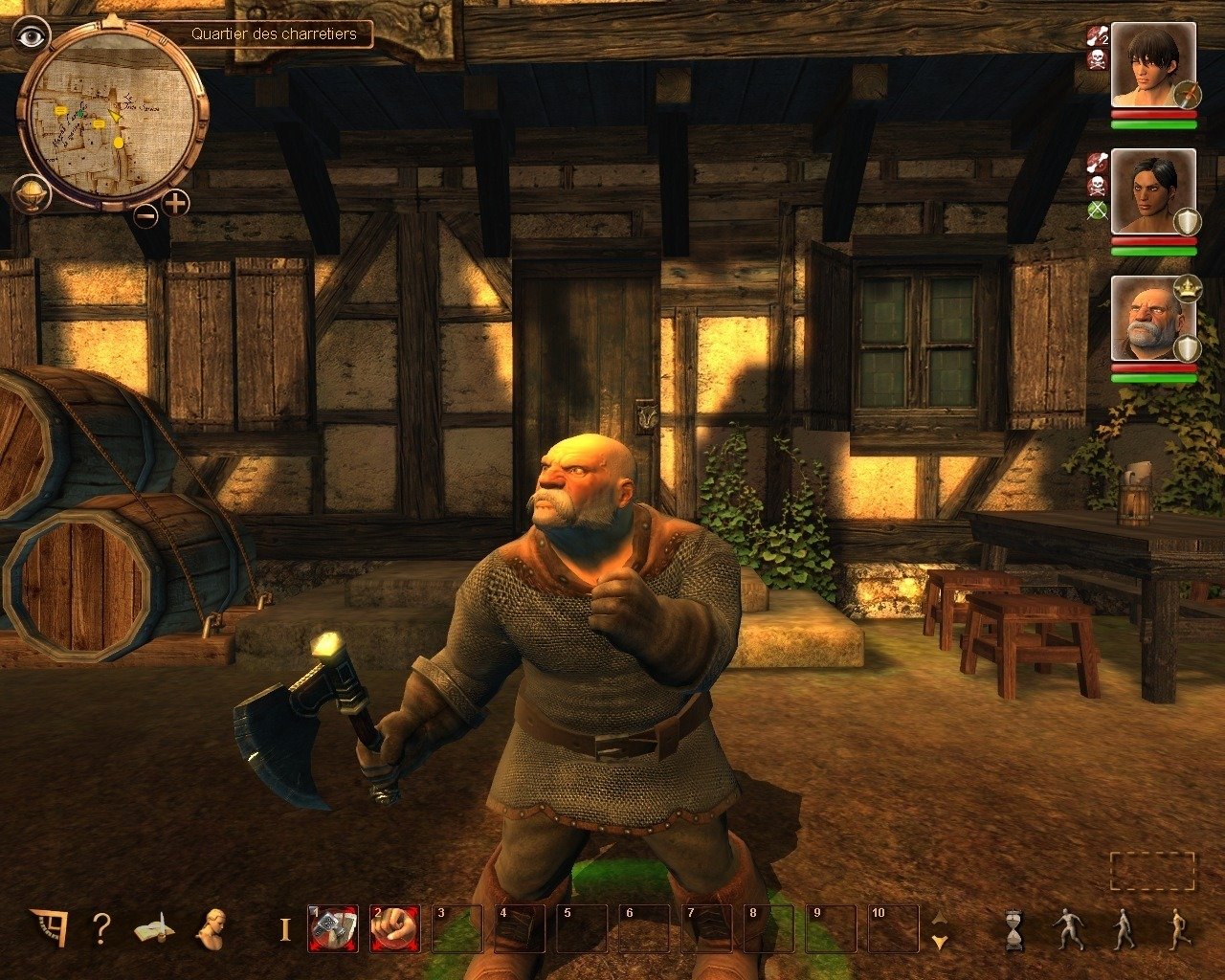Image resolution: width=1225 pixels, height=980 pixels.
Task: Select the dark-haired young man's portrait
Action: (x=1152, y=64)
